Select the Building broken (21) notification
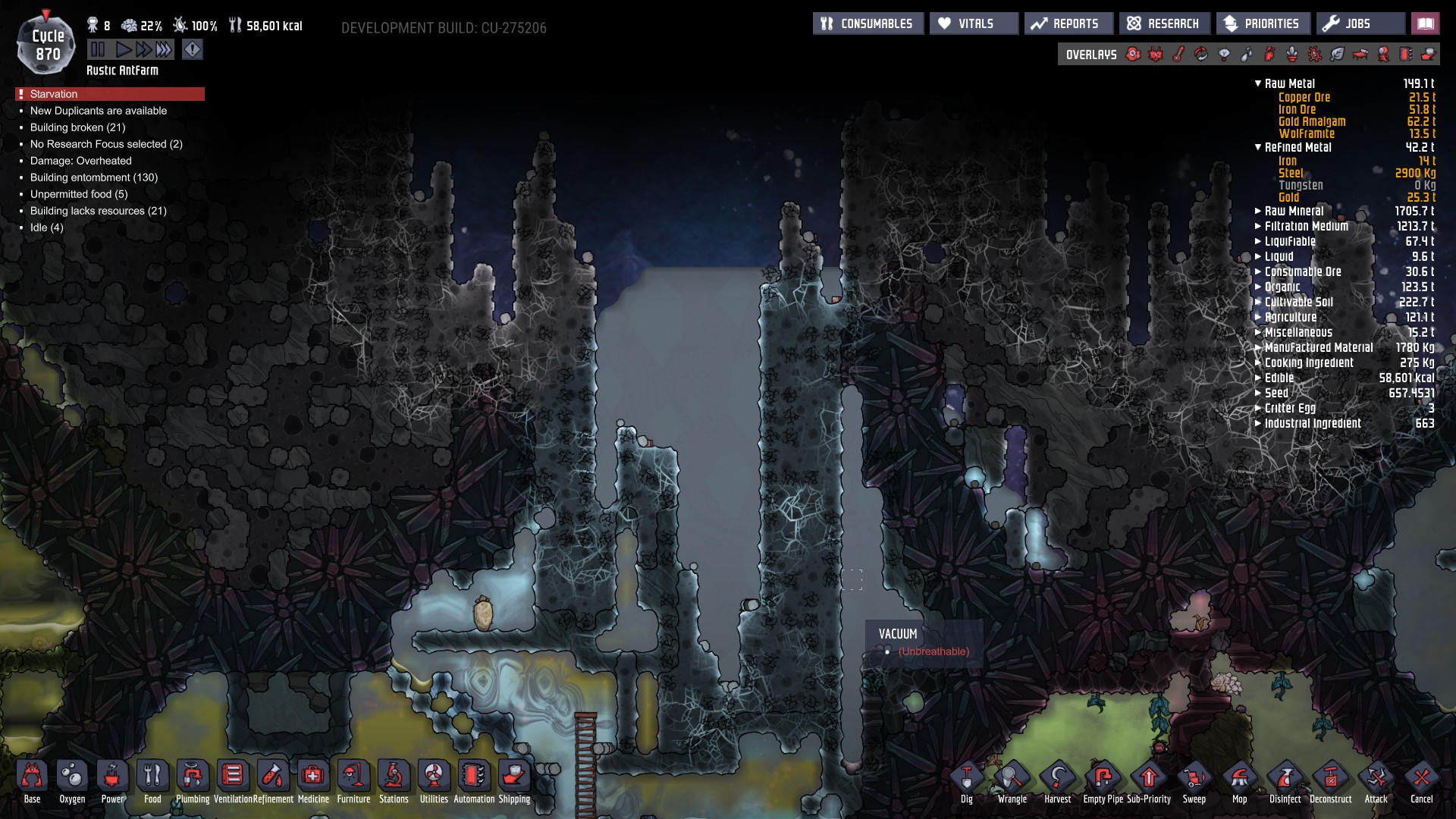This screenshot has width=1456, height=819. (x=77, y=127)
